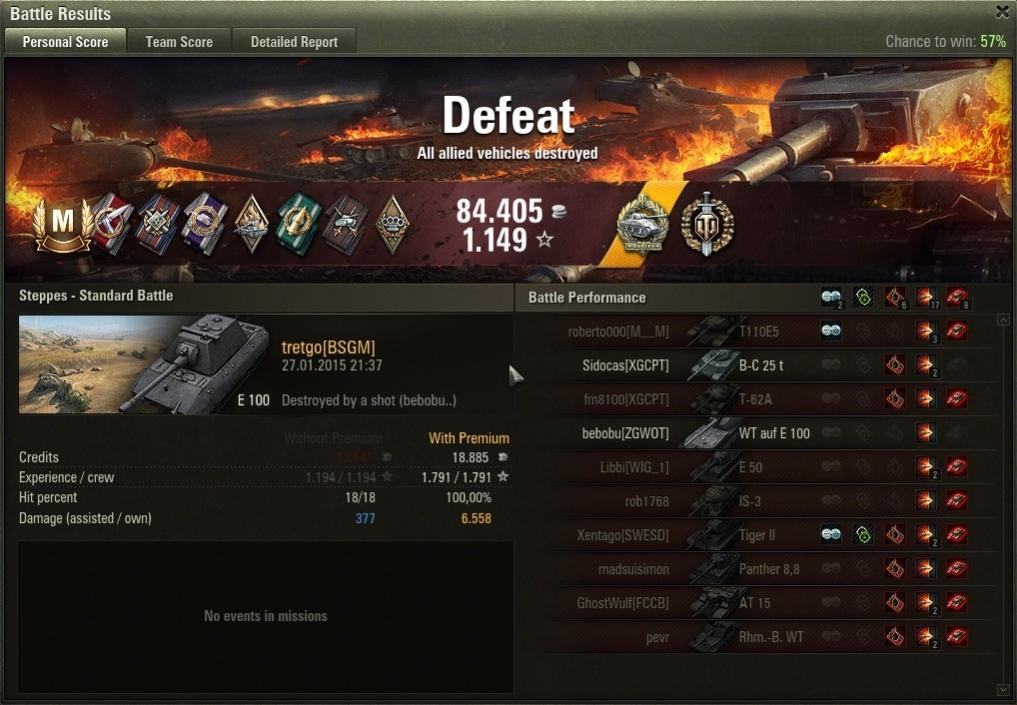Click the E 100 tank thumbnail

tap(144, 364)
